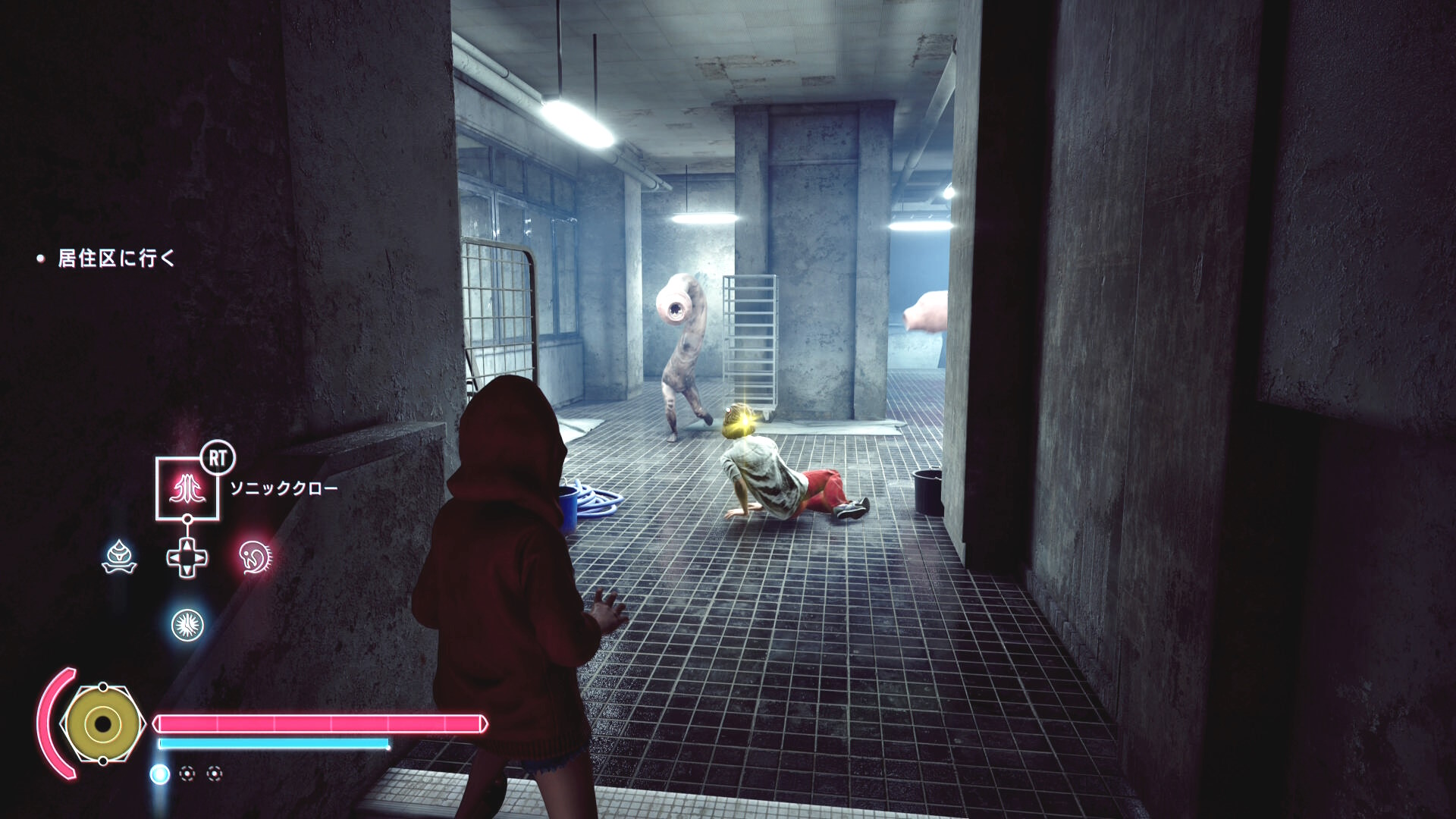1456x819 pixels.
Task: Choose the blue droplet-shaped skill icon
Action: tap(119, 557)
